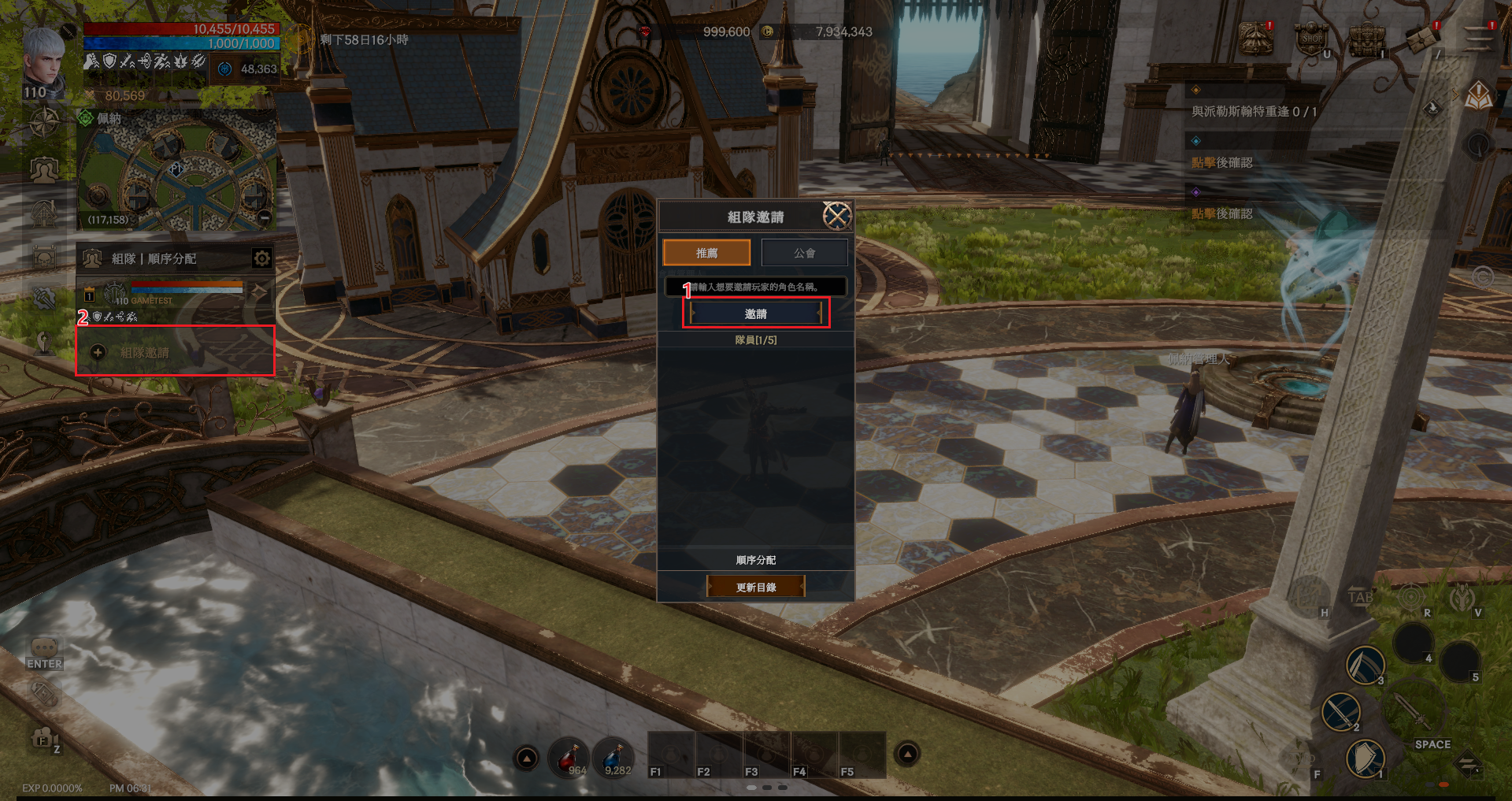Image resolution: width=1512 pixels, height=801 pixels.
Task: Use the blue mana potion slot
Action: [613, 758]
